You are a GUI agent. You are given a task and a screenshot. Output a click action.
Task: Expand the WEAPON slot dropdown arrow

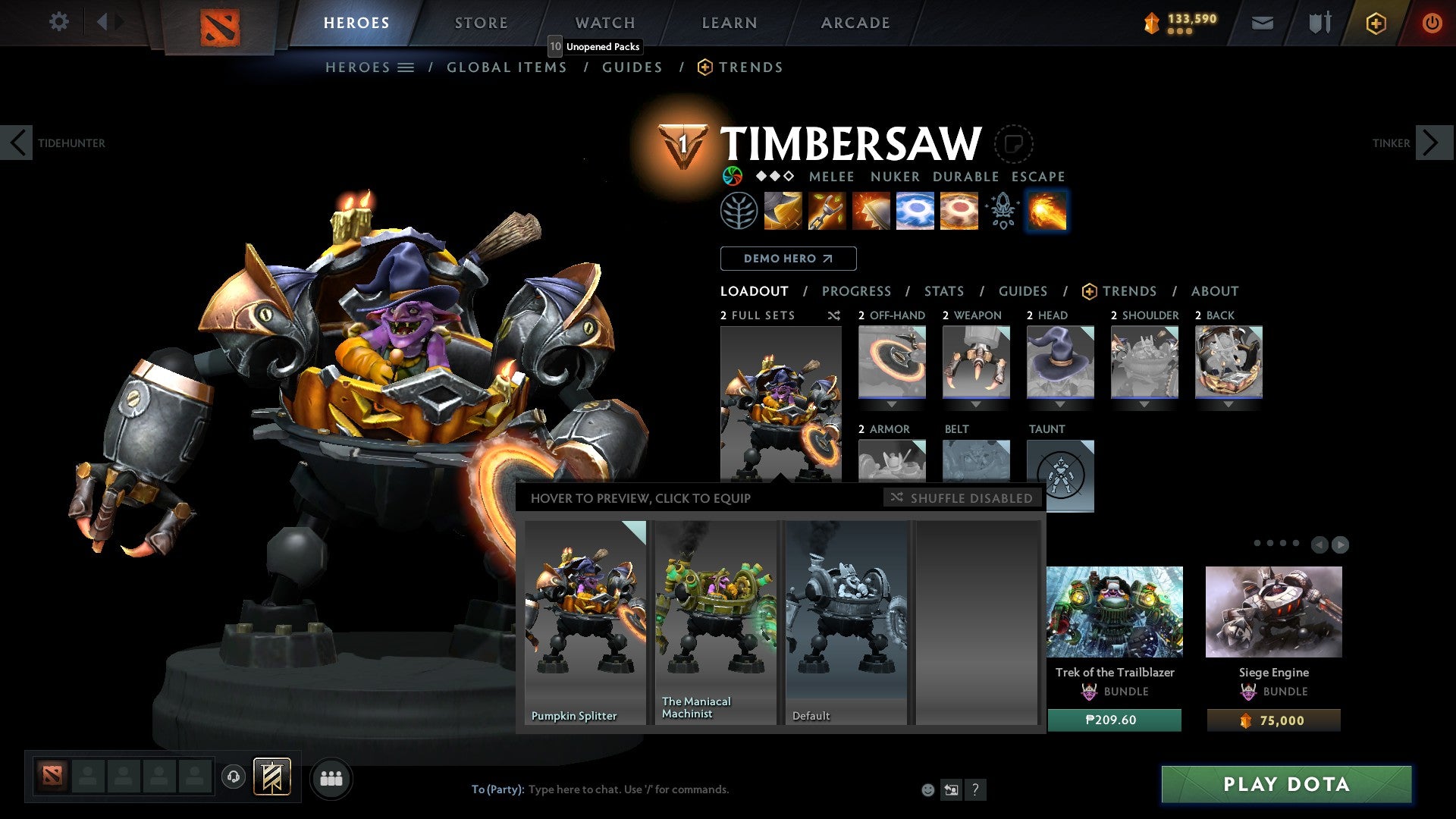pyautogui.click(x=976, y=404)
